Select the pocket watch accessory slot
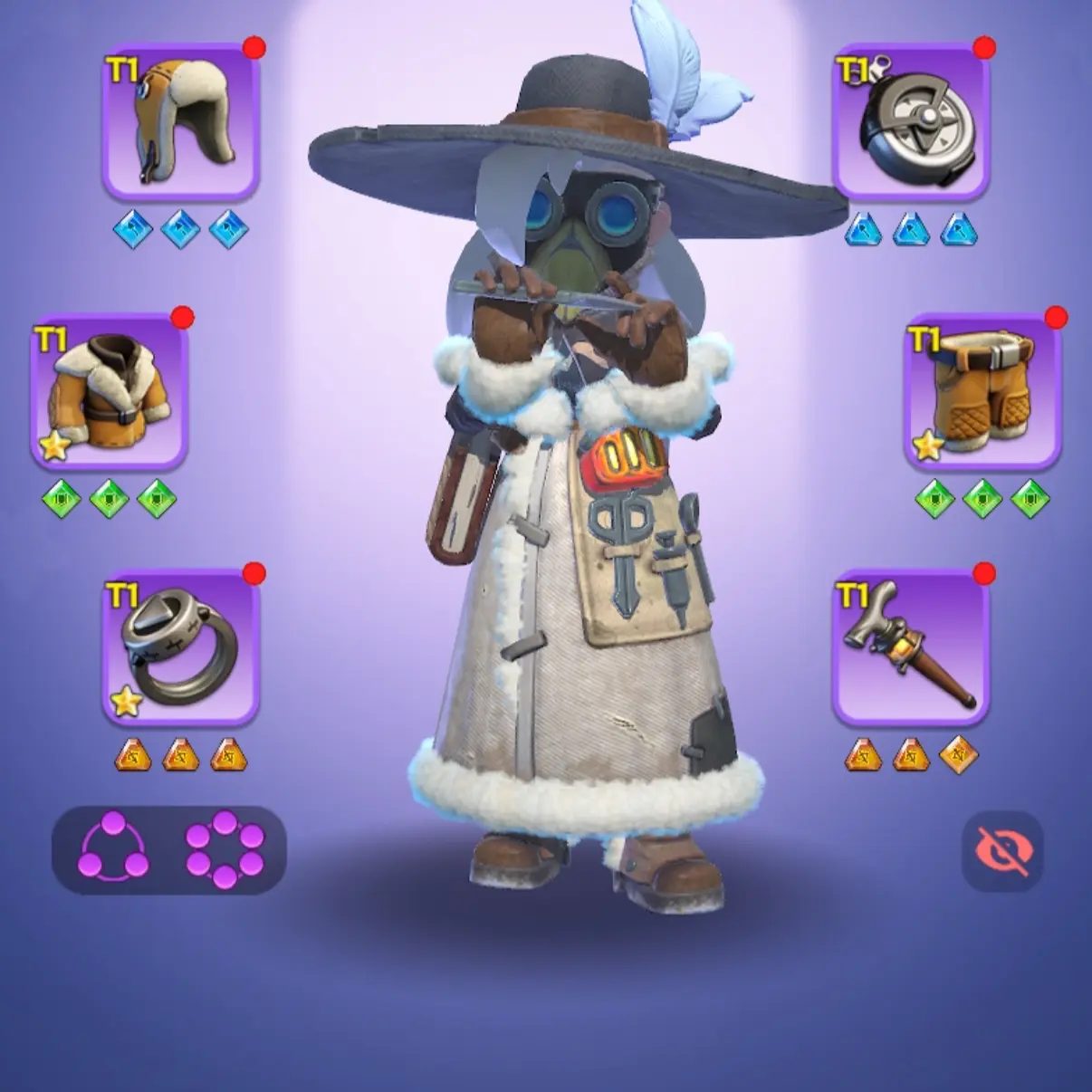The height and width of the screenshot is (1092, 1092). tap(911, 120)
